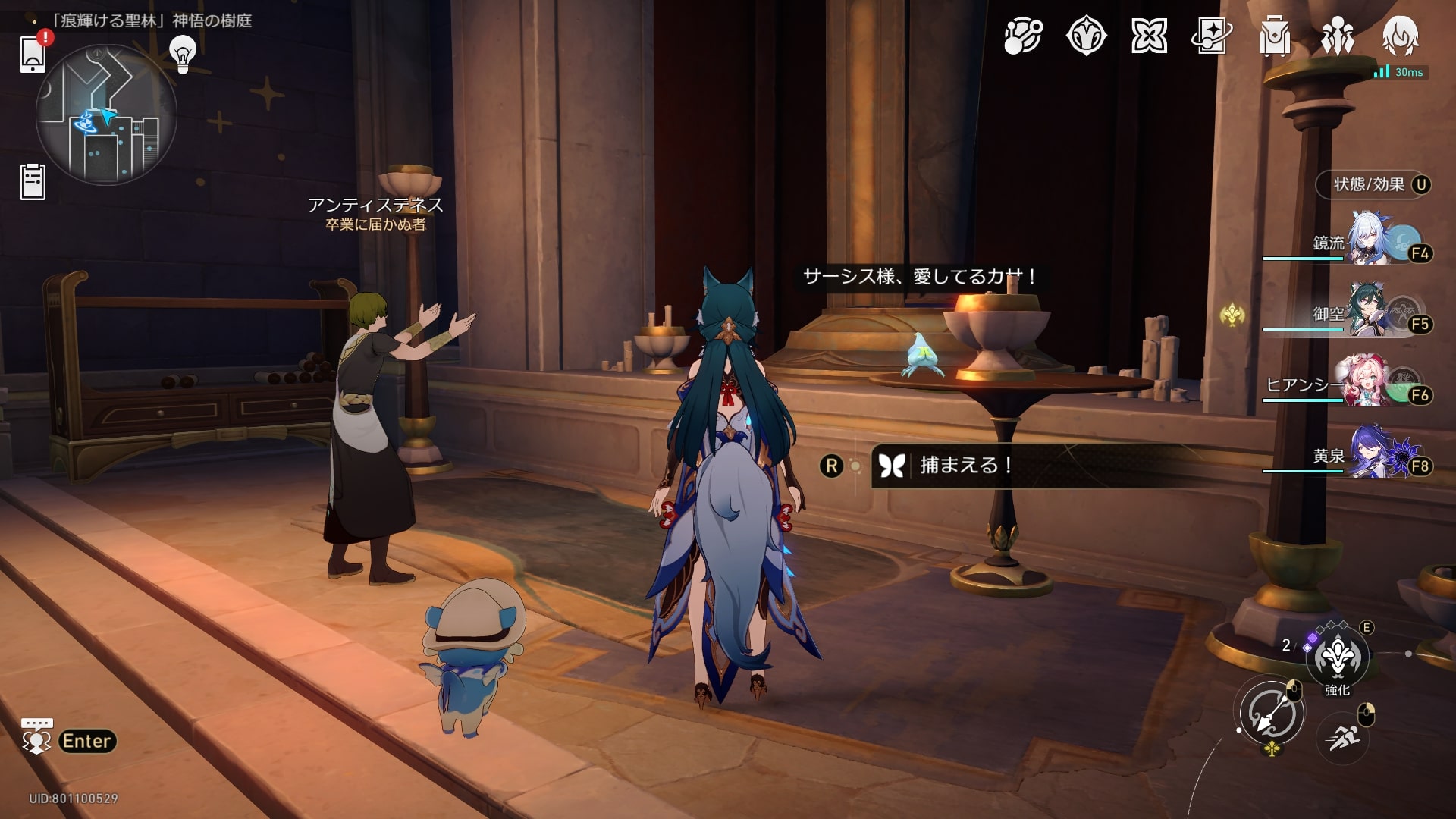Toggle the sprint running icon
Screen dimensions: 1456x819
[1342, 736]
